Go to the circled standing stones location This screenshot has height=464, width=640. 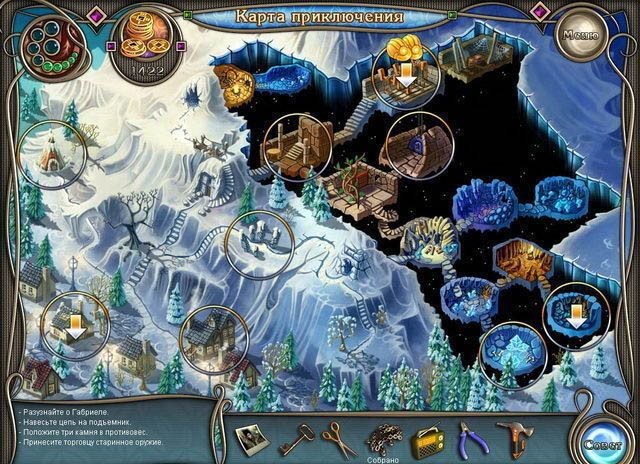(x=254, y=242)
